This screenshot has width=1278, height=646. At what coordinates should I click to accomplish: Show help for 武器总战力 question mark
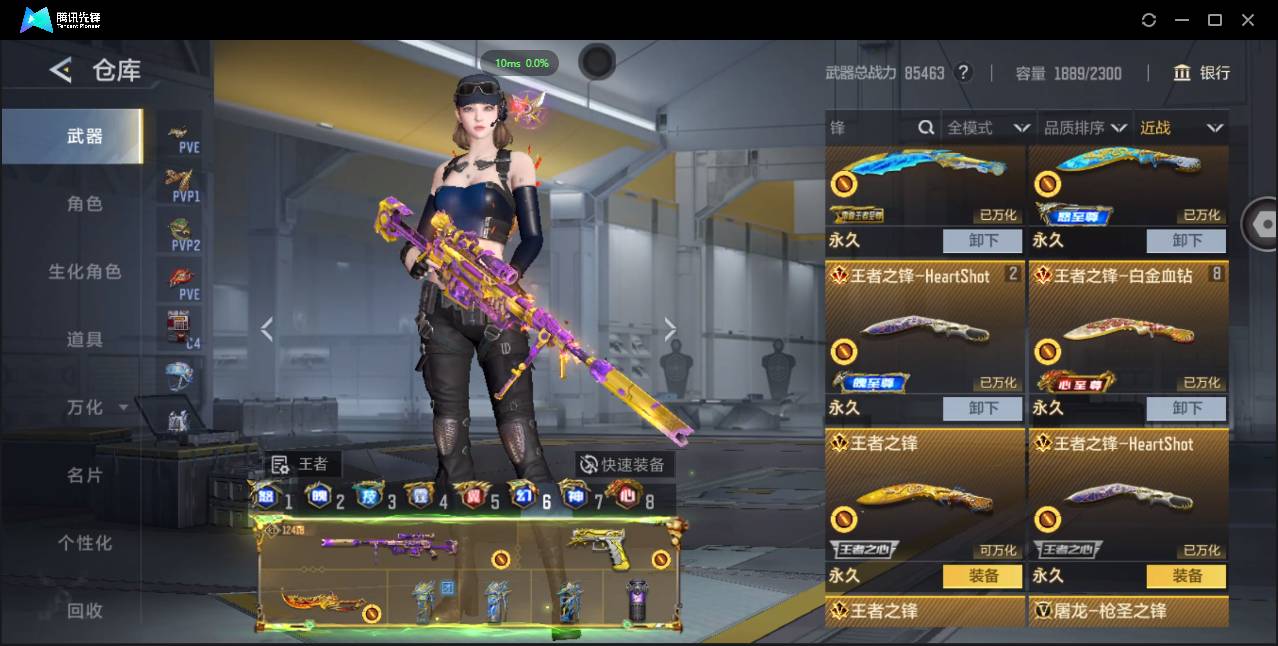click(963, 72)
